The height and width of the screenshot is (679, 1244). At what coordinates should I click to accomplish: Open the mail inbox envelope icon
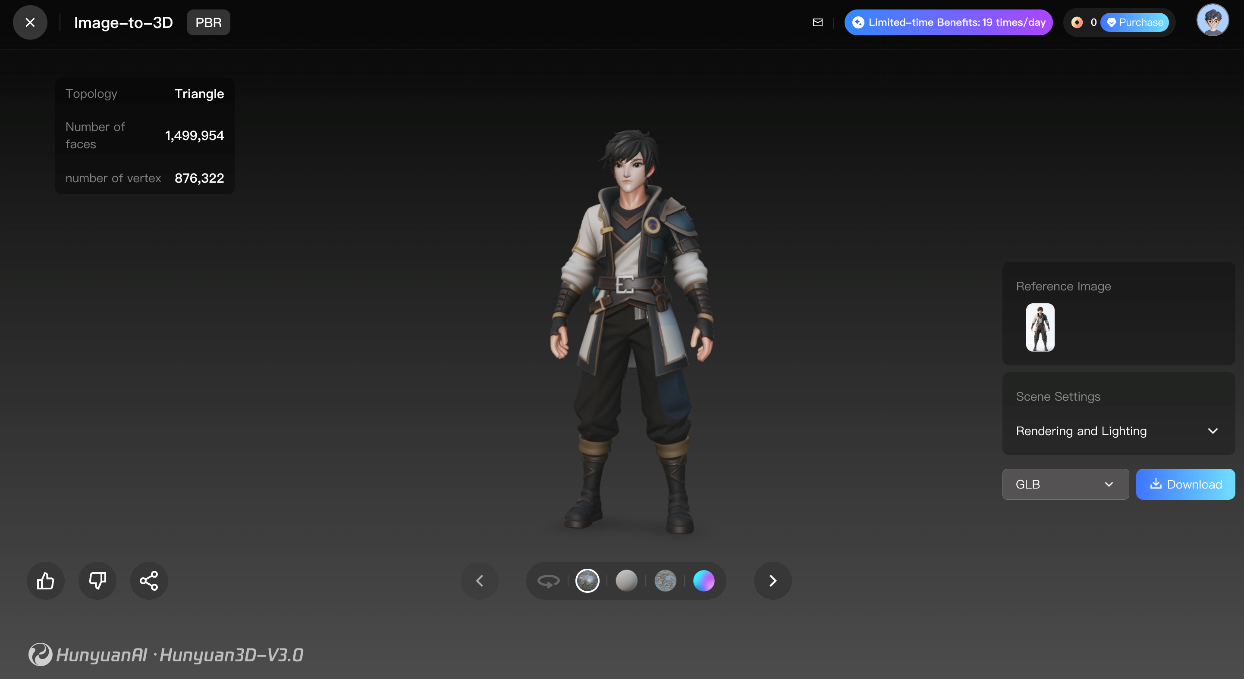click(818, 22)
